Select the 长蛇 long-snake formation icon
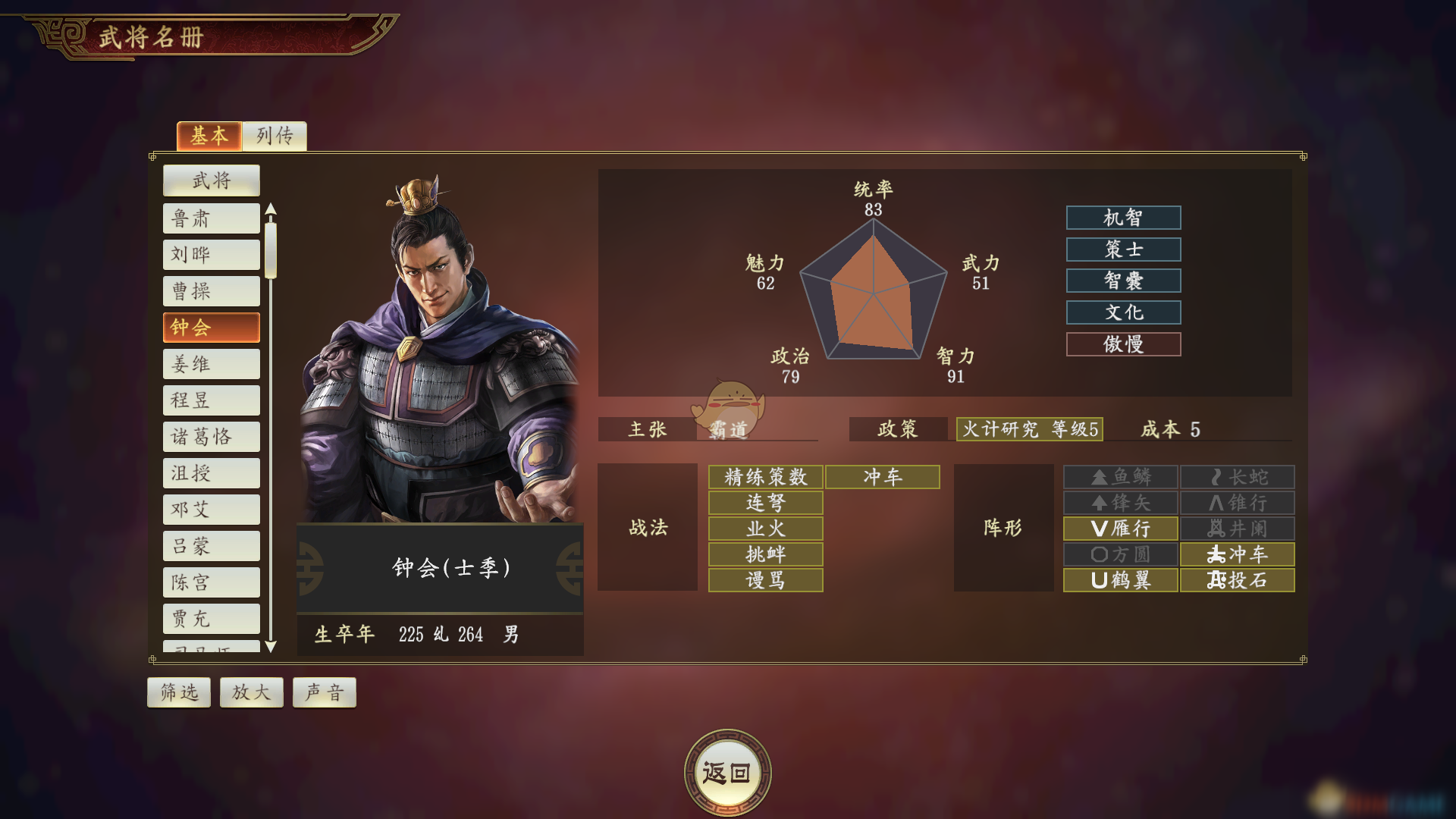Image resolution: width=1456 pixels, height=819 pixels. click(1236, 476)
